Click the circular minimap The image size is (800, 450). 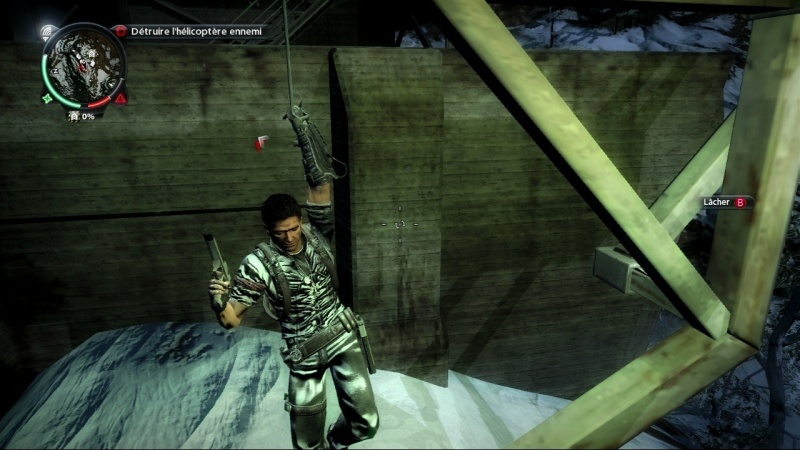tap(84, 64)
